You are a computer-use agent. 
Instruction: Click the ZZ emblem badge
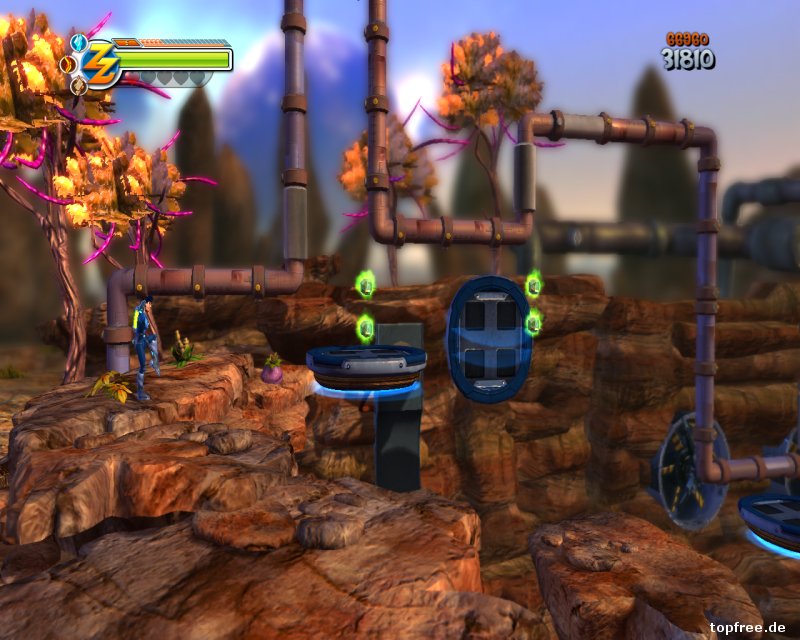coord(101,64)
